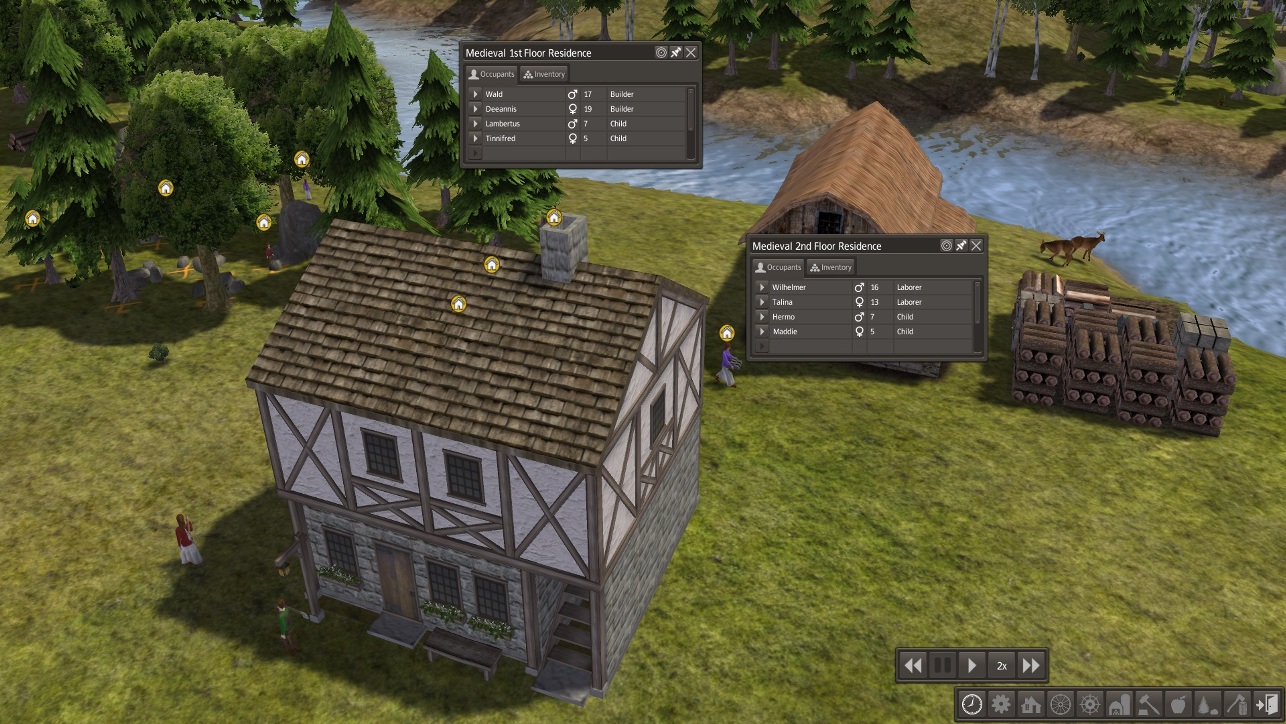The height and width of the screenshot is (724, 1286).
Task: Center view on 2nd Floor Residence with target icon
Action: (946, 246)
